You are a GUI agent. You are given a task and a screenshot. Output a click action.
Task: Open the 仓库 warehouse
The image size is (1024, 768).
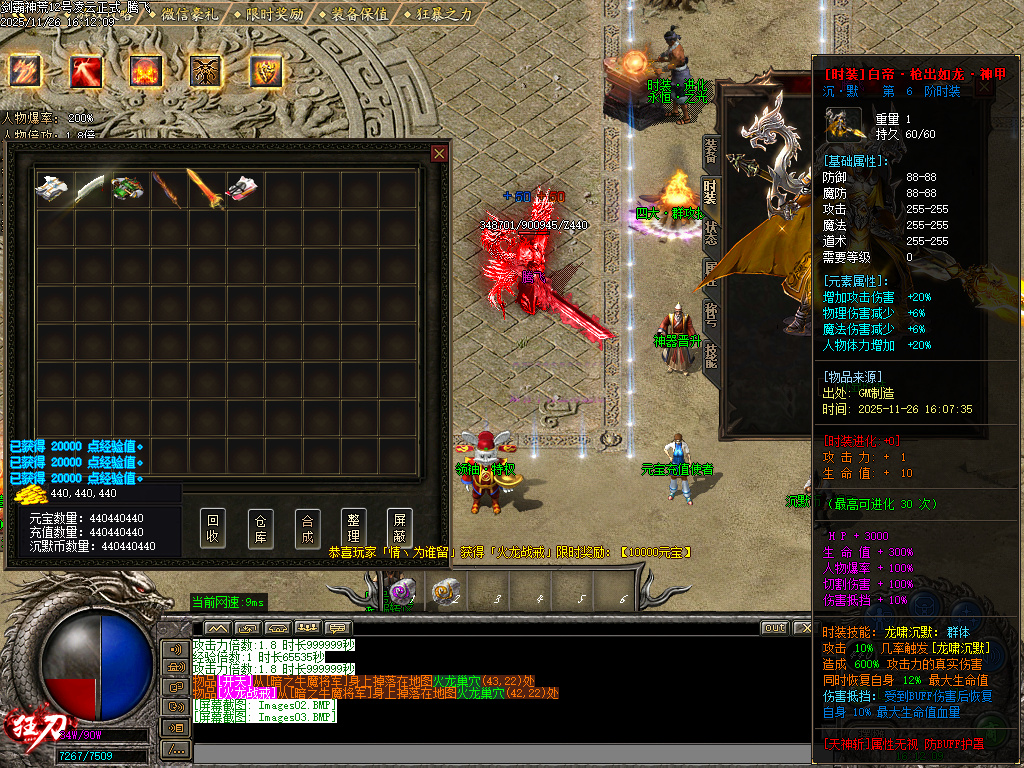(260, 528)
